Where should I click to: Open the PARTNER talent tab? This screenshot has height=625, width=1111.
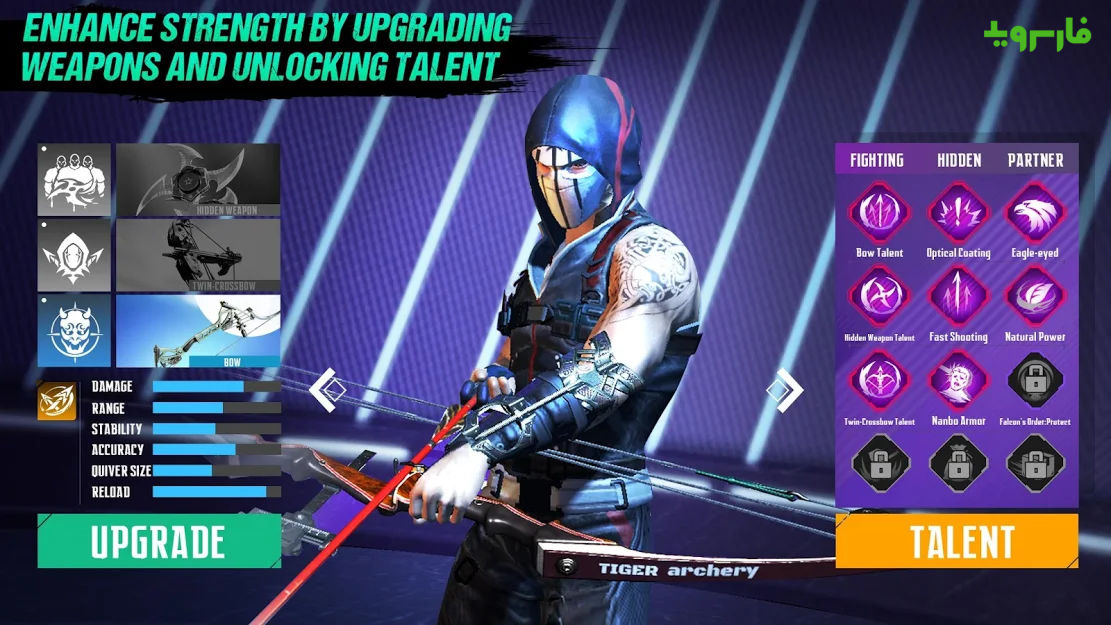[1036, 160]
